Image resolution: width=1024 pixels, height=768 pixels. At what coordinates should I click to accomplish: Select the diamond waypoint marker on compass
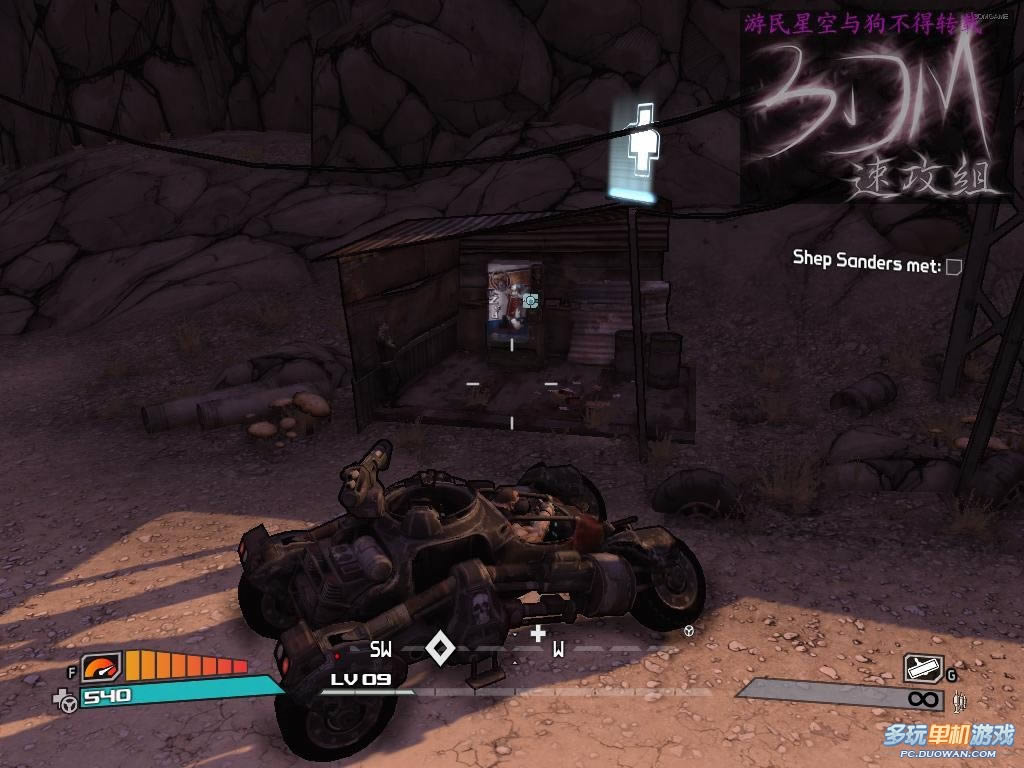click(x=440, y=648)
